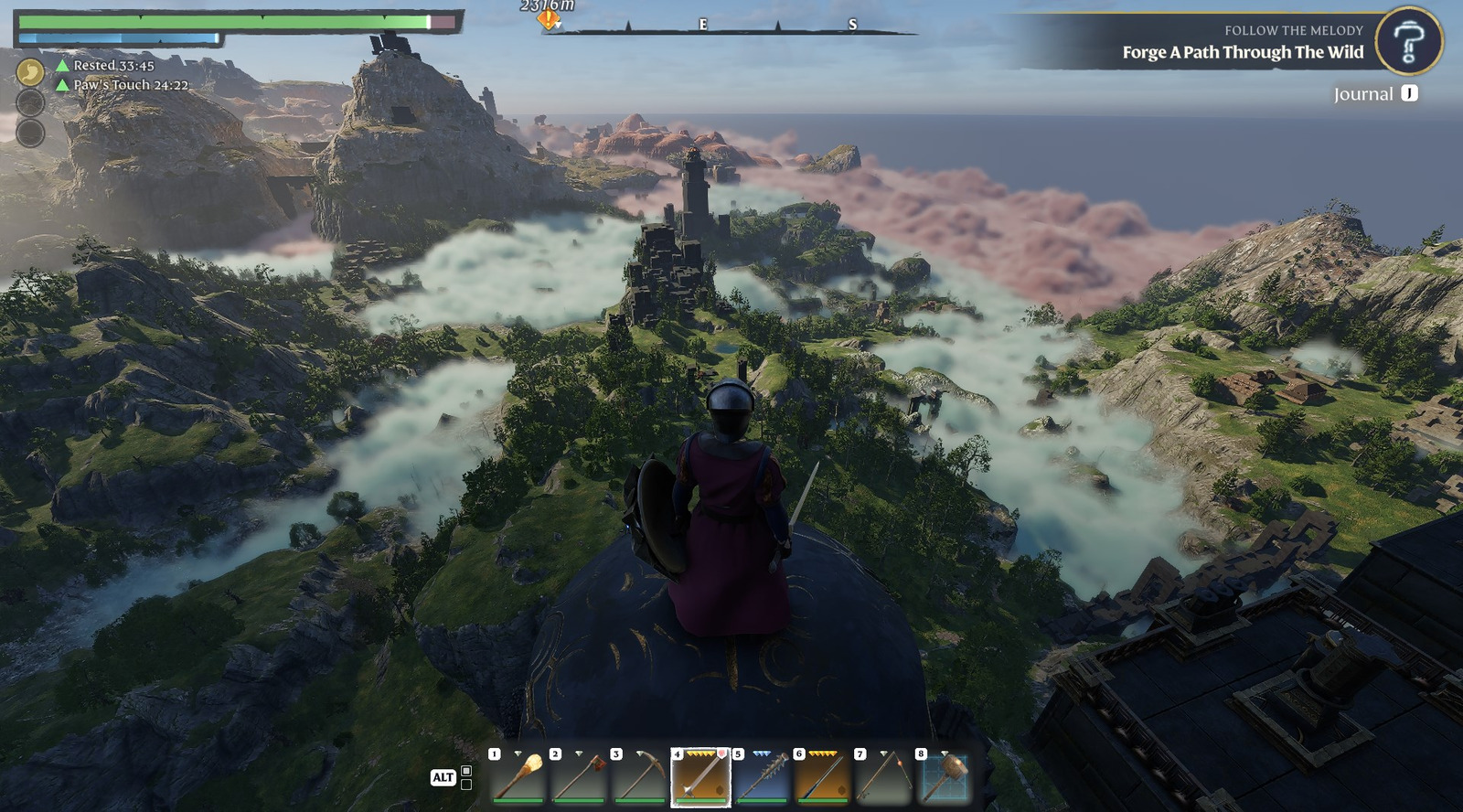
Task: Pick the fishing rod from the hotbar
Action: point(883,777)
